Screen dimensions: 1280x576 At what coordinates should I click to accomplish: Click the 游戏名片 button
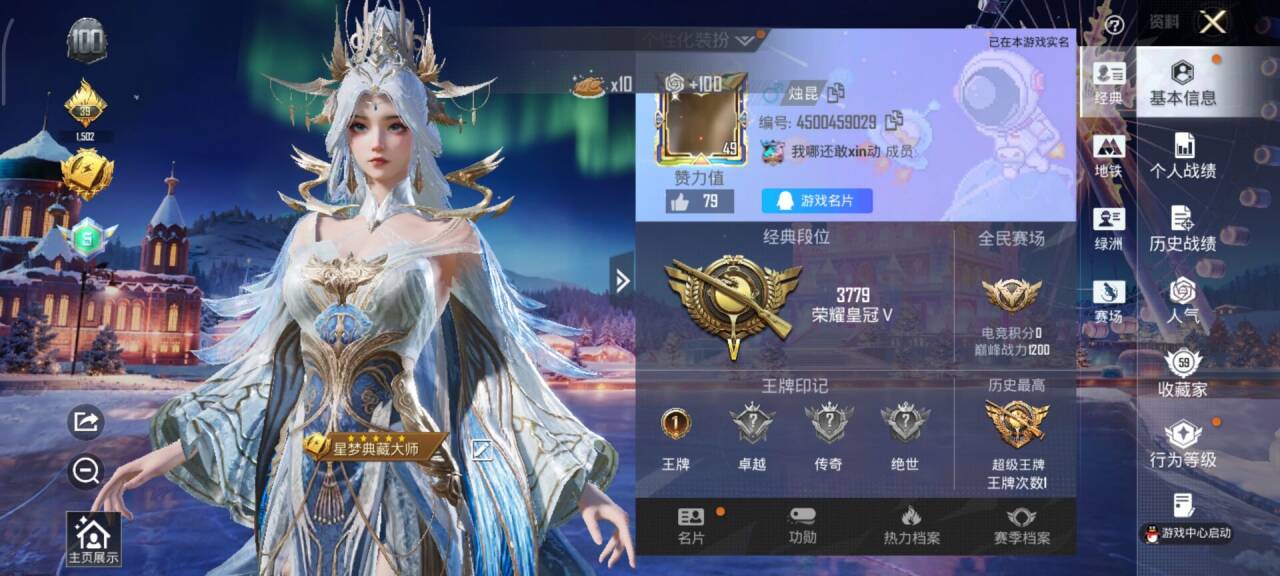817,201
